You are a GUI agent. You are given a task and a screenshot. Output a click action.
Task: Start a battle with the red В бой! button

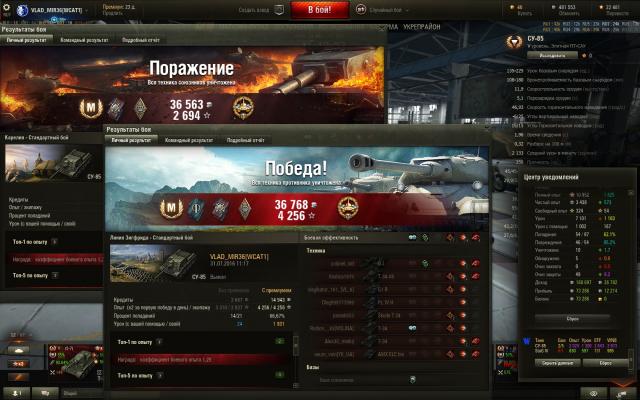(320, 9)
